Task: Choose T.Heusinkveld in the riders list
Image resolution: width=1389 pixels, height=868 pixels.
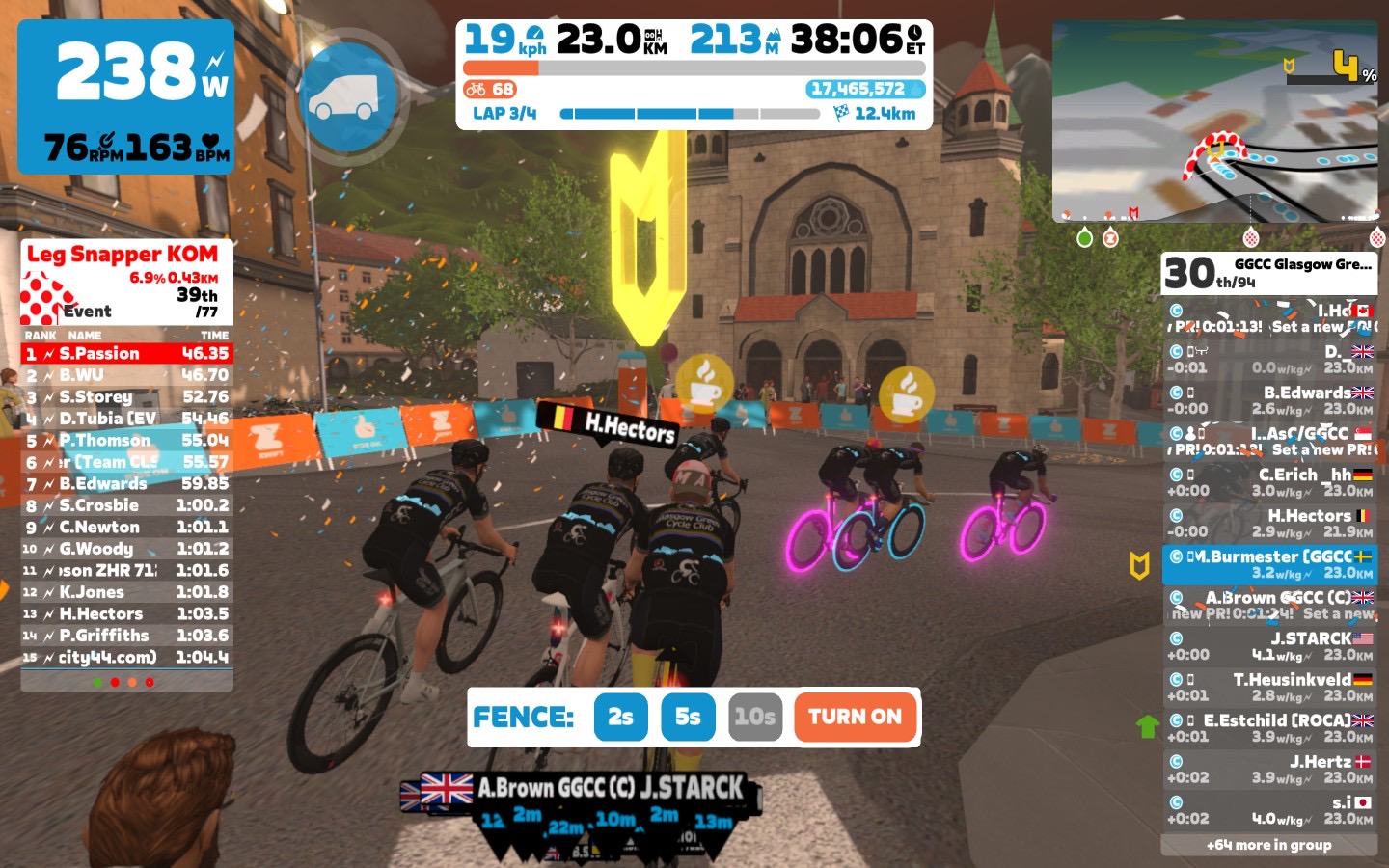Action: pos(1269,687)
